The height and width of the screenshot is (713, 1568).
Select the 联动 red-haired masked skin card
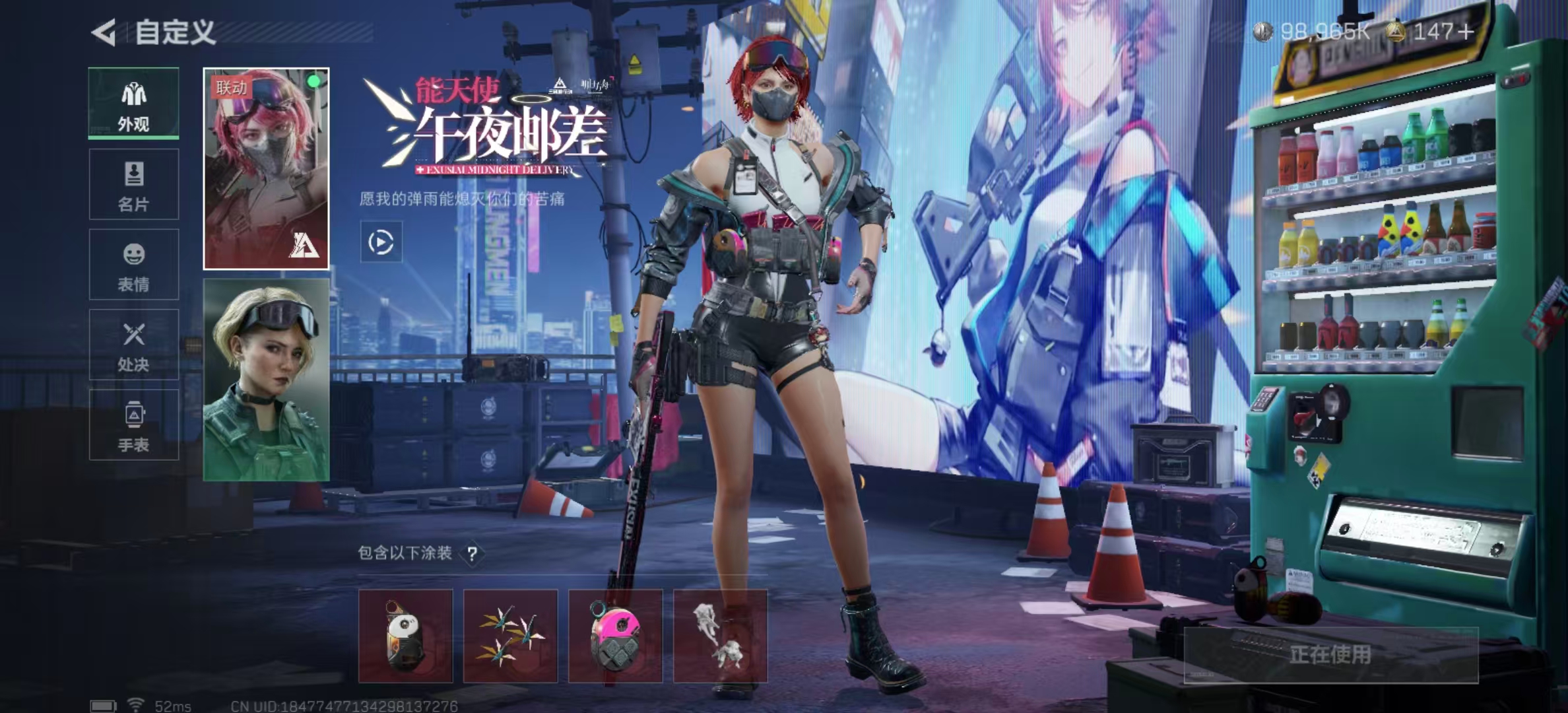pyautogui.click(x=266, y=169)
